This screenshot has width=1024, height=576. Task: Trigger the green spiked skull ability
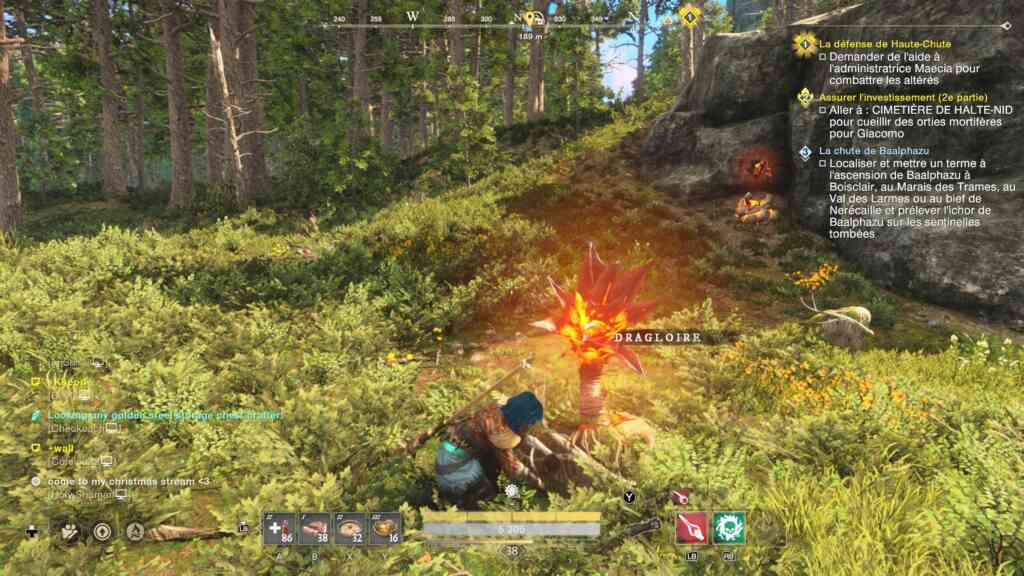coord(729,528)
